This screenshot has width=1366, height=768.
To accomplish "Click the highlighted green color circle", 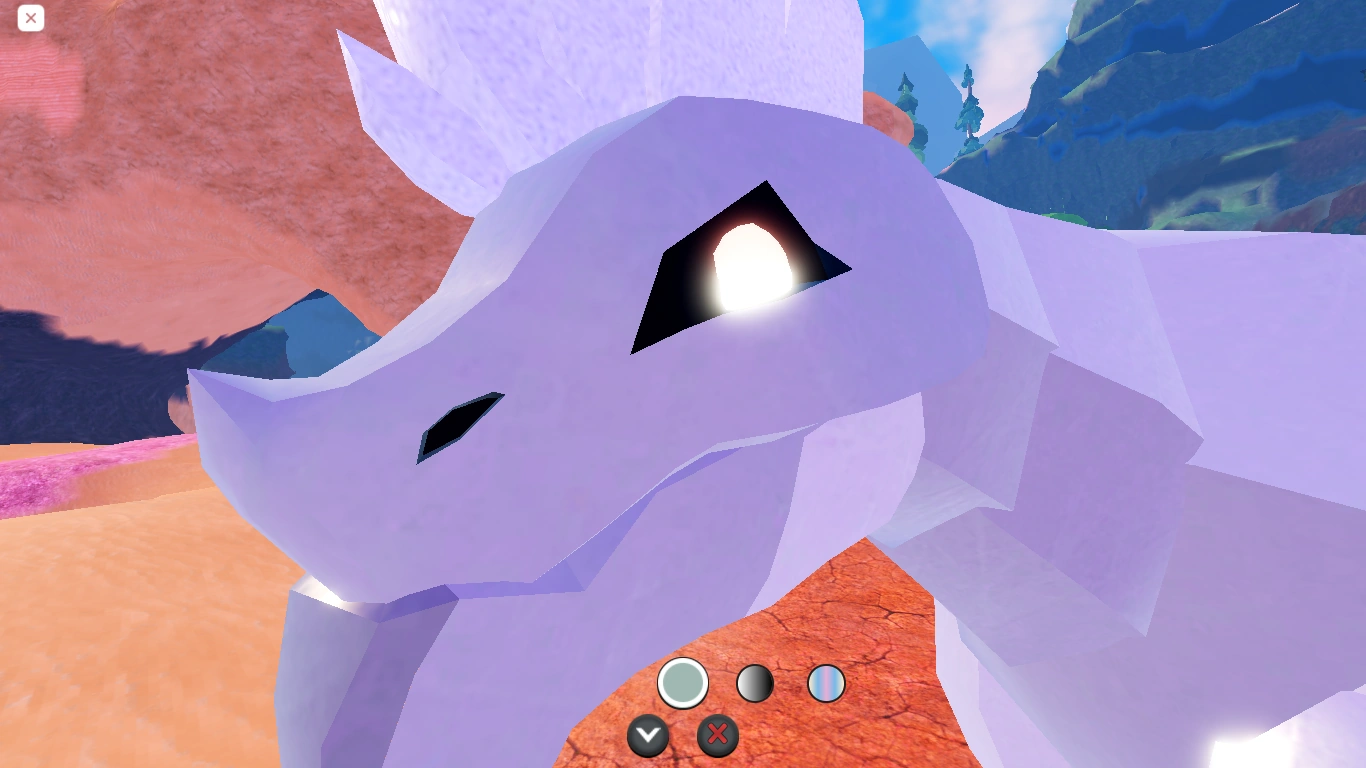I will [683, 683].
